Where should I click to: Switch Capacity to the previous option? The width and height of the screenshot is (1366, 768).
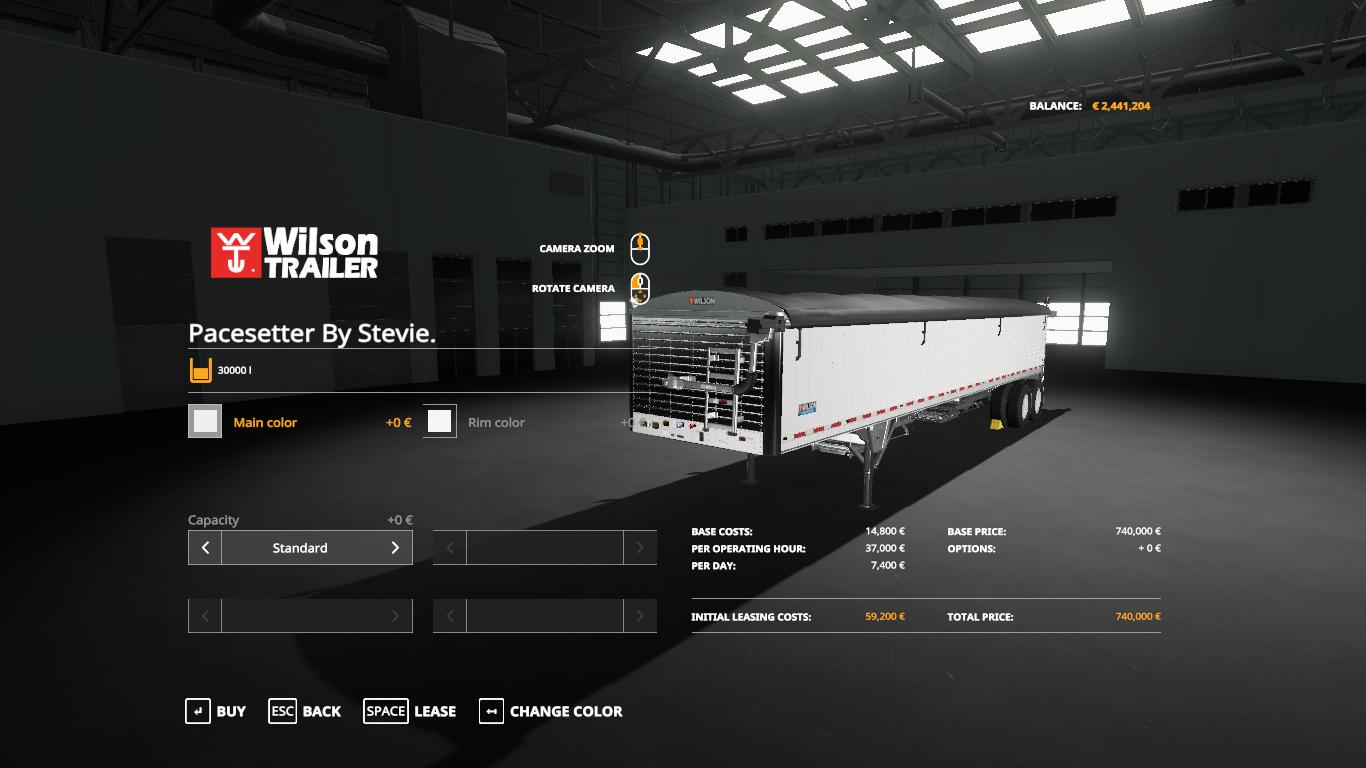coord(205,548)
